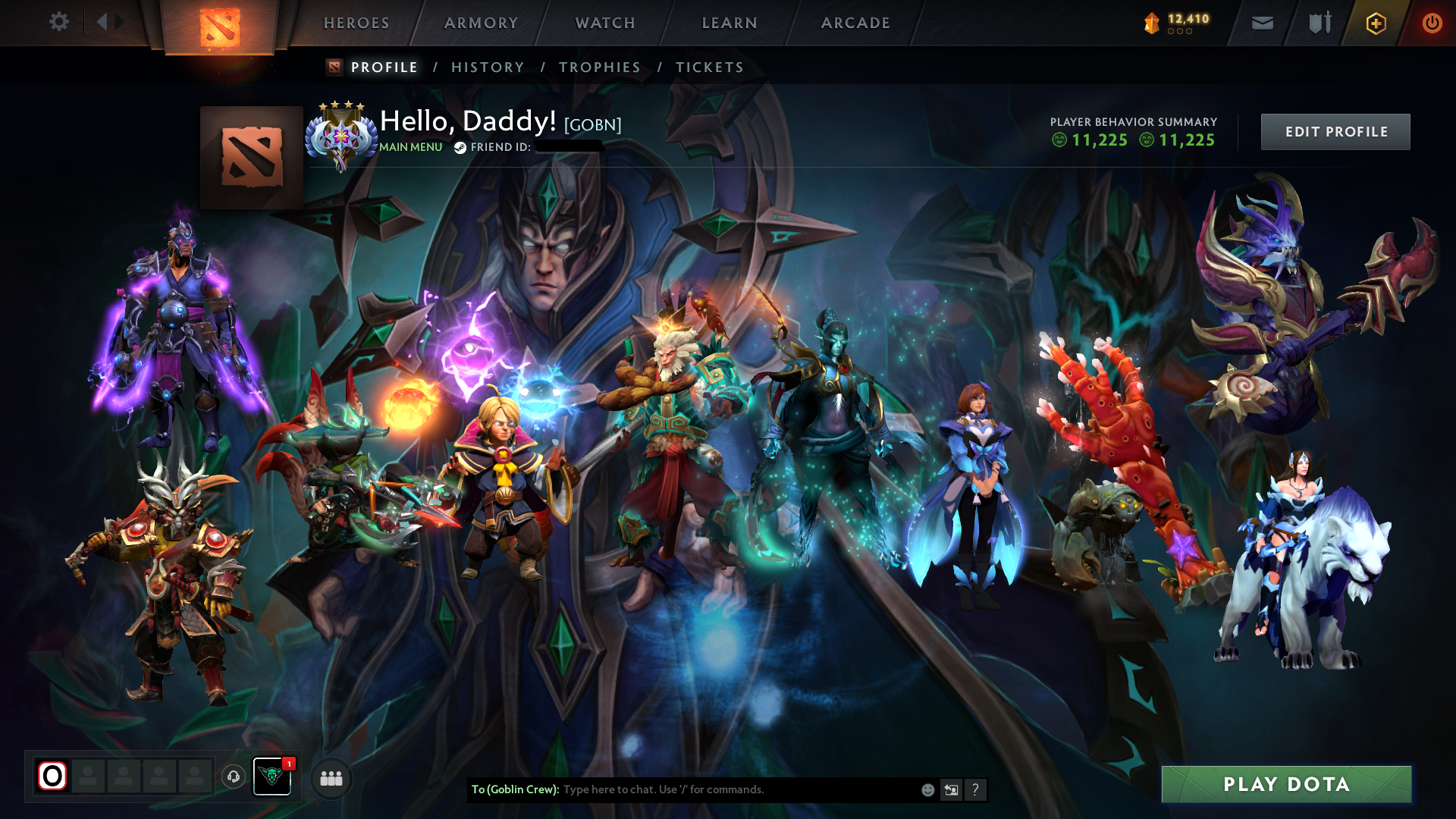Click the Dota Plus hexagon icon

1375,23
